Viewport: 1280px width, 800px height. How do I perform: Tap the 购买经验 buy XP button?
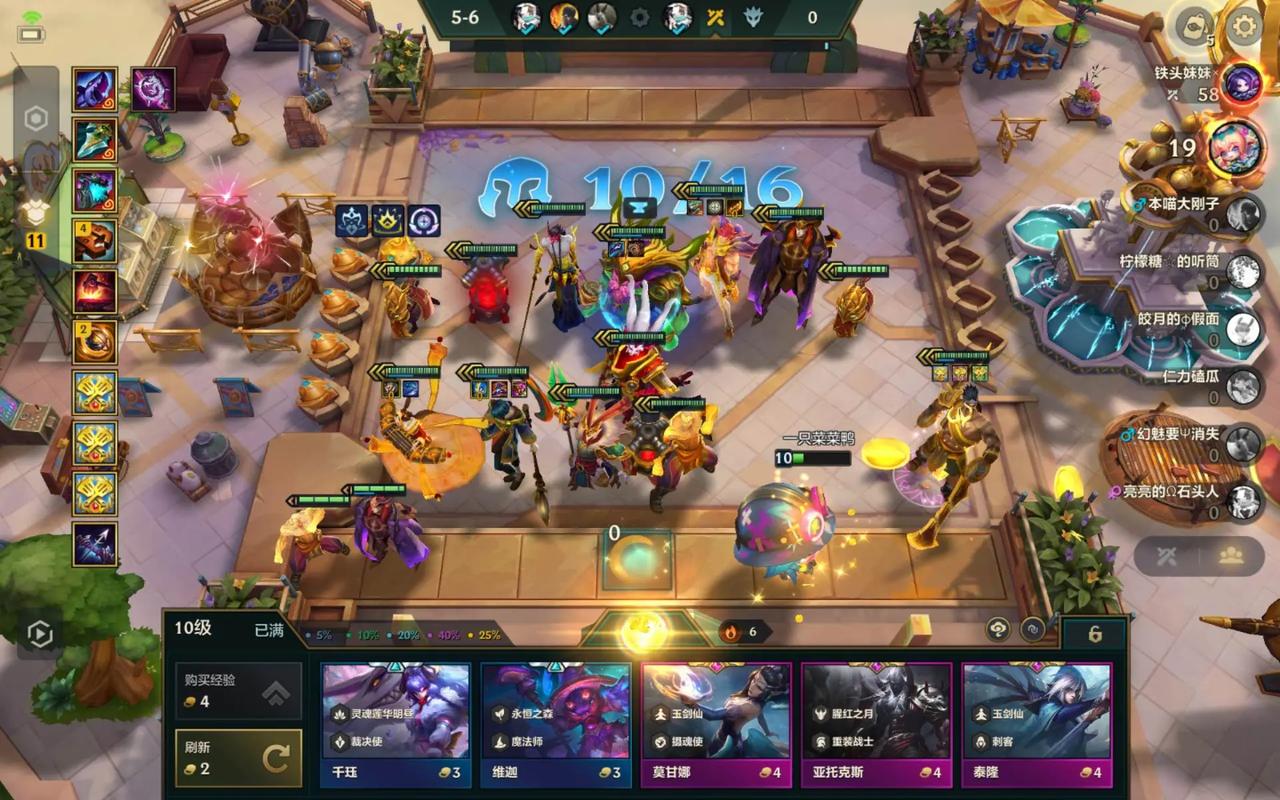coord(238,690)
